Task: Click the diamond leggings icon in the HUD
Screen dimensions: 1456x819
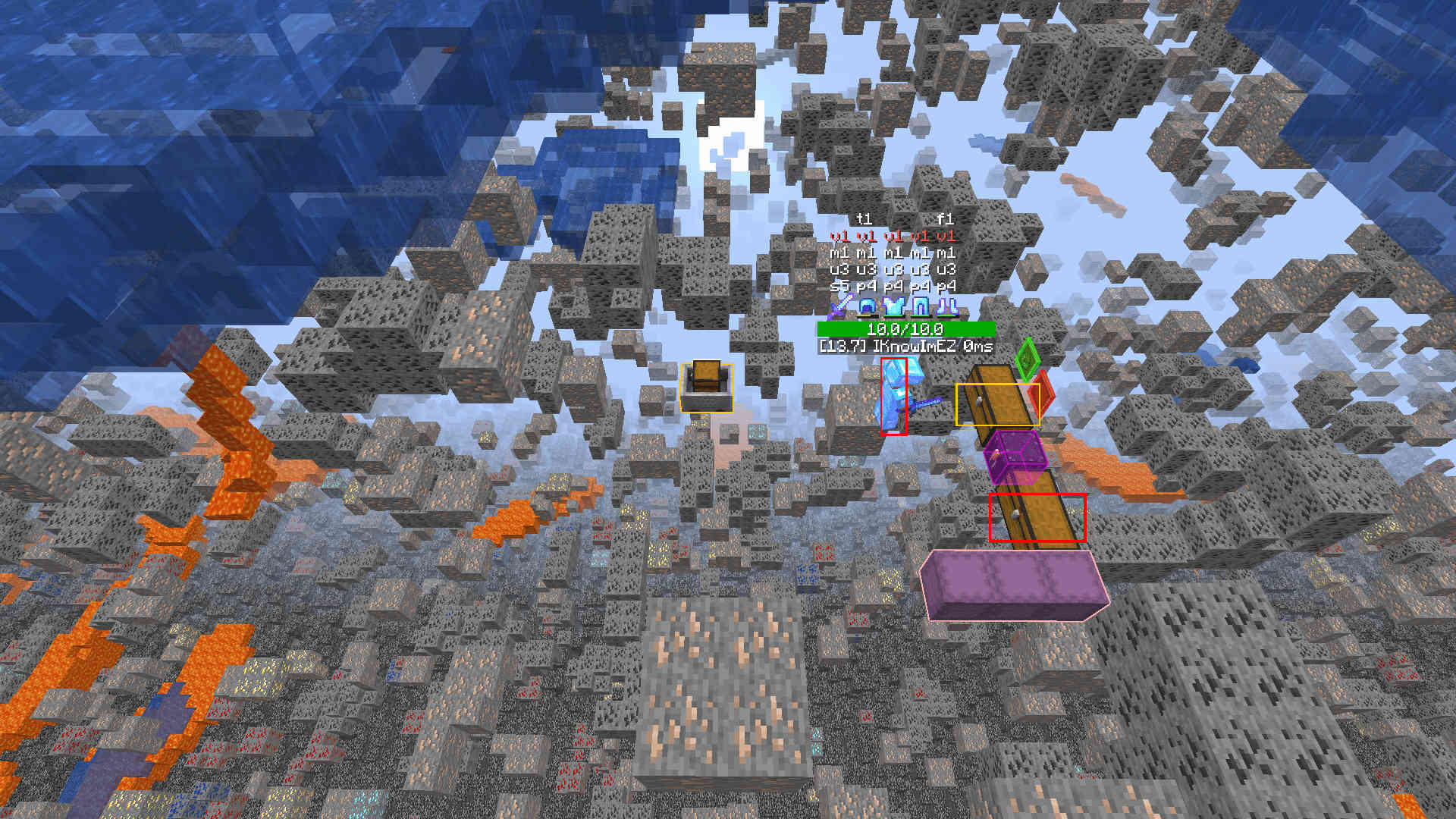Action: click(920, 306)
